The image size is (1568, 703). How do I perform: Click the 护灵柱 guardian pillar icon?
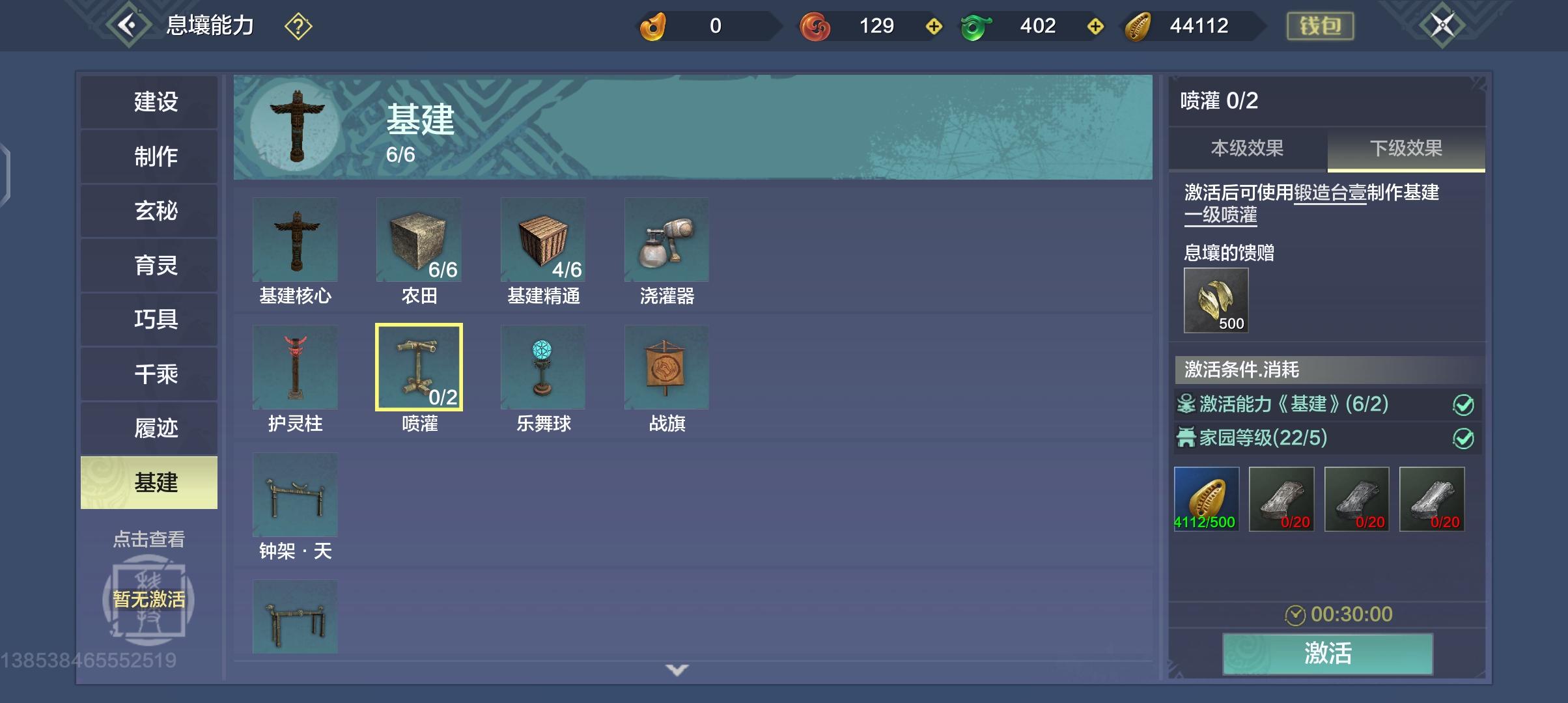pyautogui.click(x=294, y=366)
